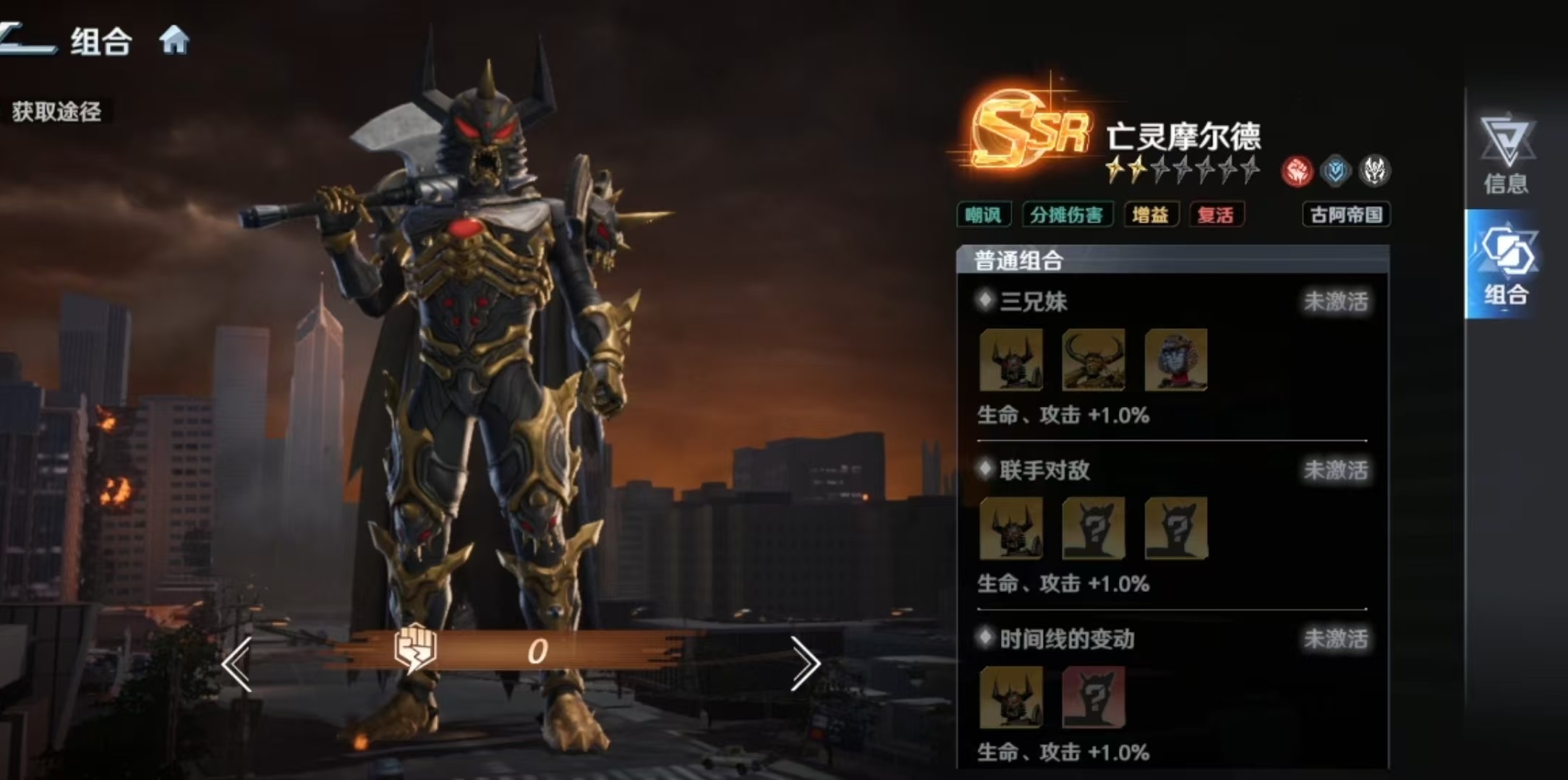Tap the 增益 skill tag

pos(1150,215)
